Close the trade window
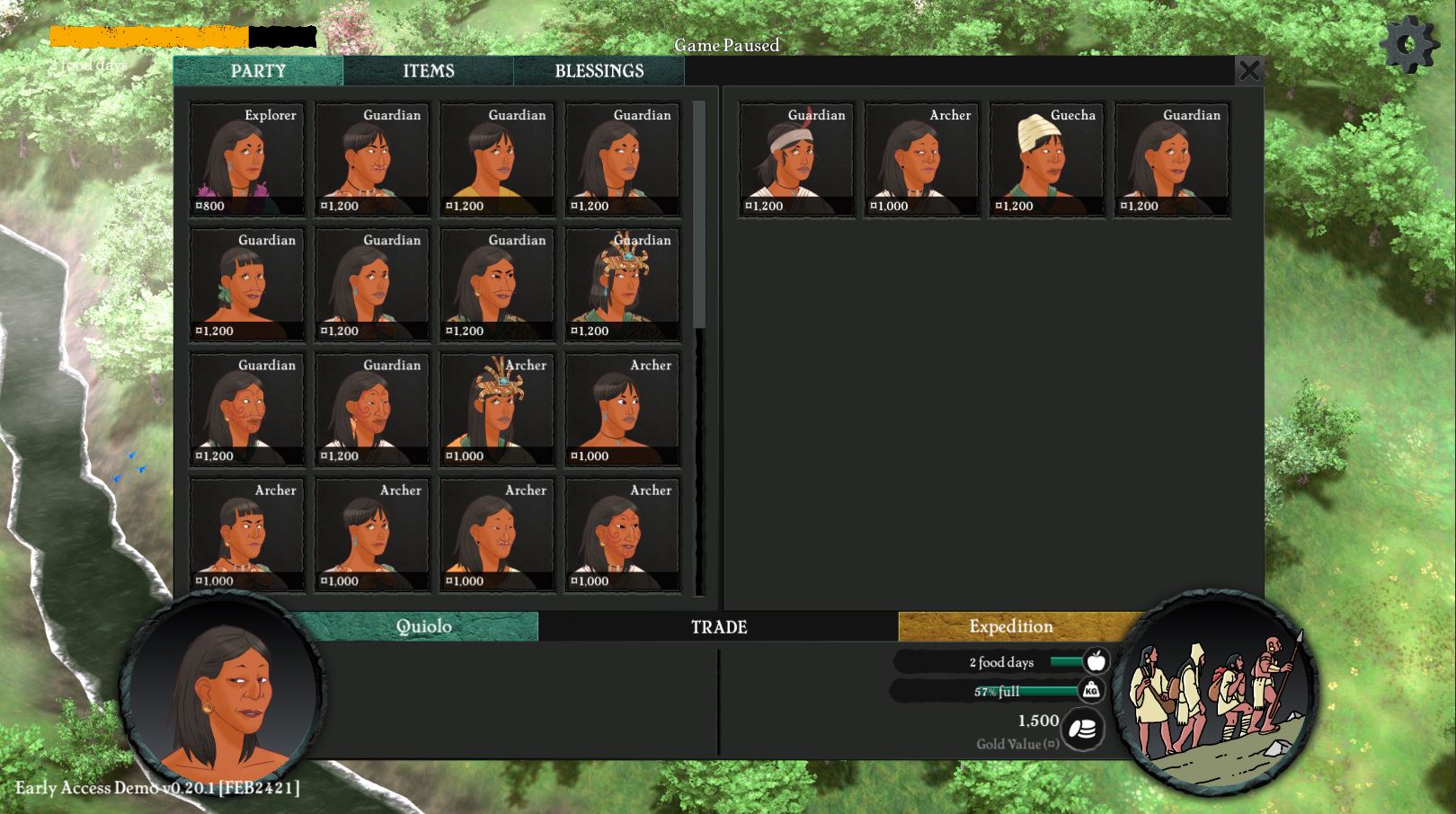 [1248, 70]
